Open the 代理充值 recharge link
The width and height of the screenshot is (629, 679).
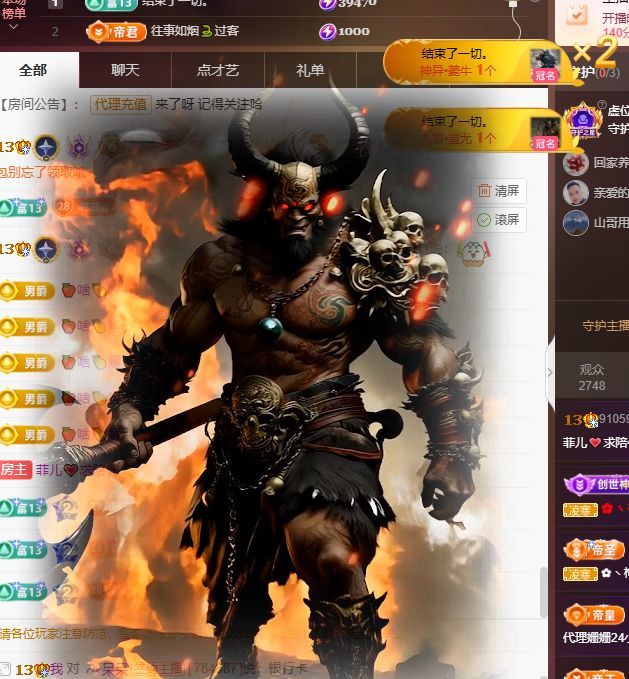(120, 104)
